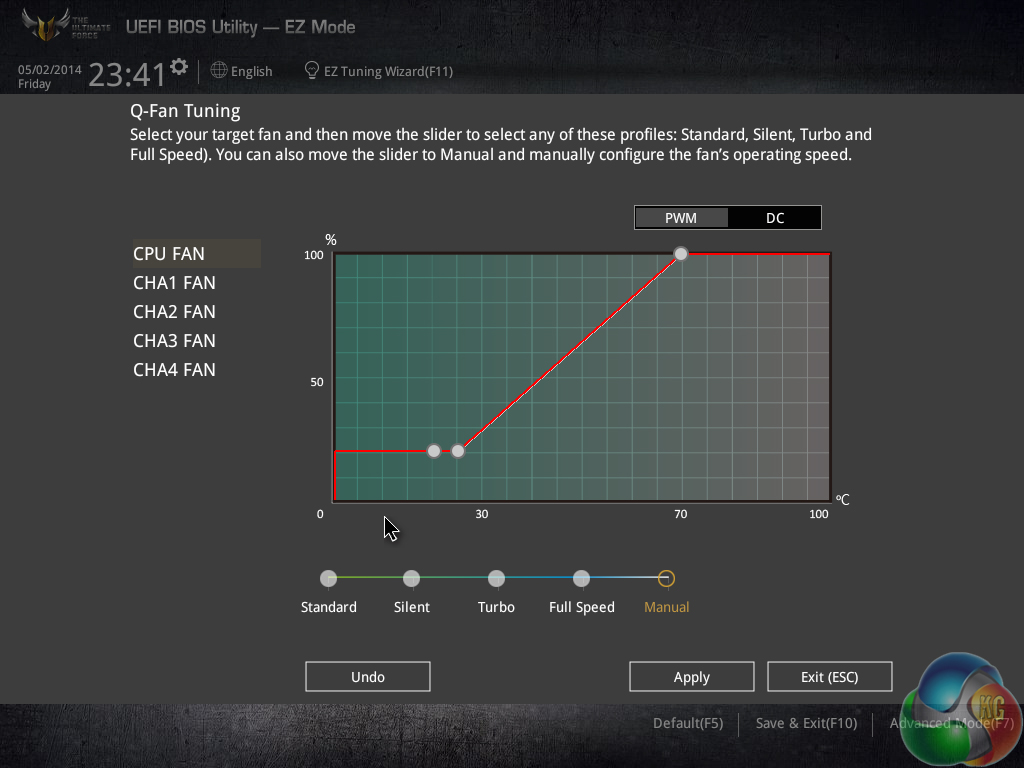This screenshot has width=1024, height=768.
Task: Choose the Silent fan profile
Action: pyautogui.click(x=411, y=578)
